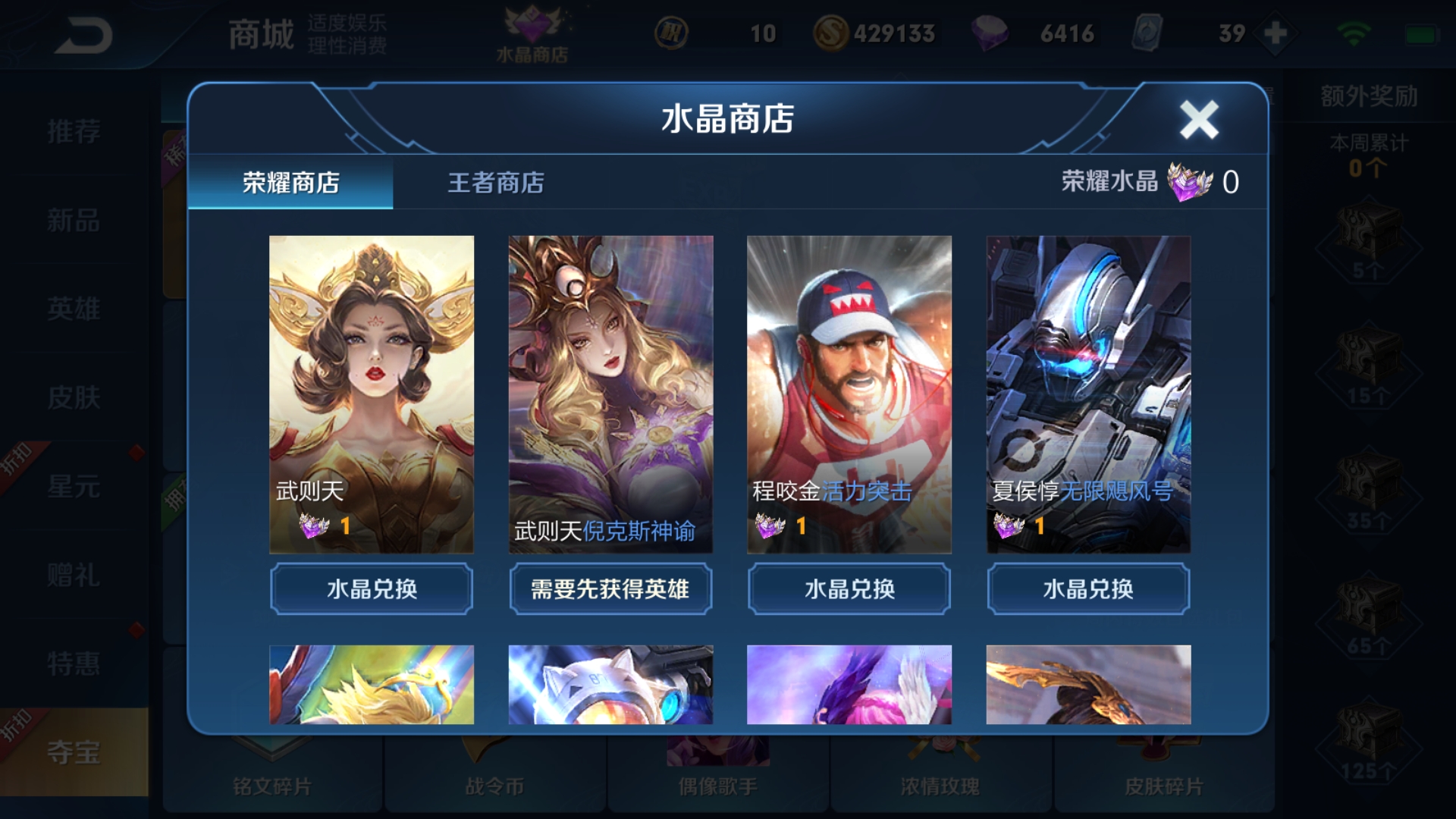Select 皮肤 from the left sidebar

pyautogui.click(x=76, y=398)
